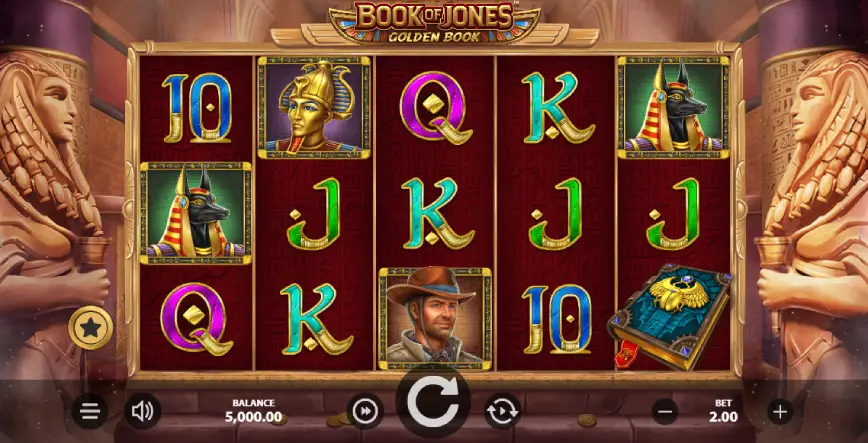The height and width of the screenshot is (443, 868).
Task: Open the hamburger menu
Action: (90, 410)
